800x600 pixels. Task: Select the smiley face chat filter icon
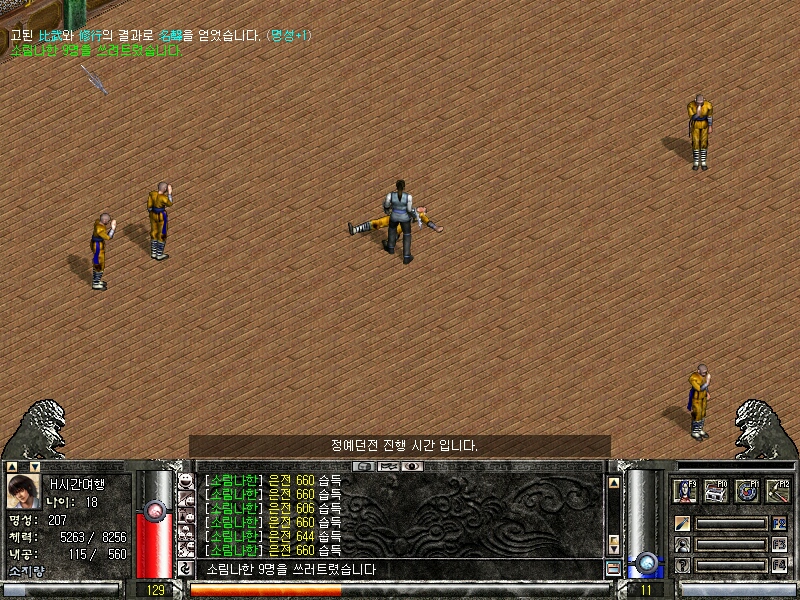point(185,482)
